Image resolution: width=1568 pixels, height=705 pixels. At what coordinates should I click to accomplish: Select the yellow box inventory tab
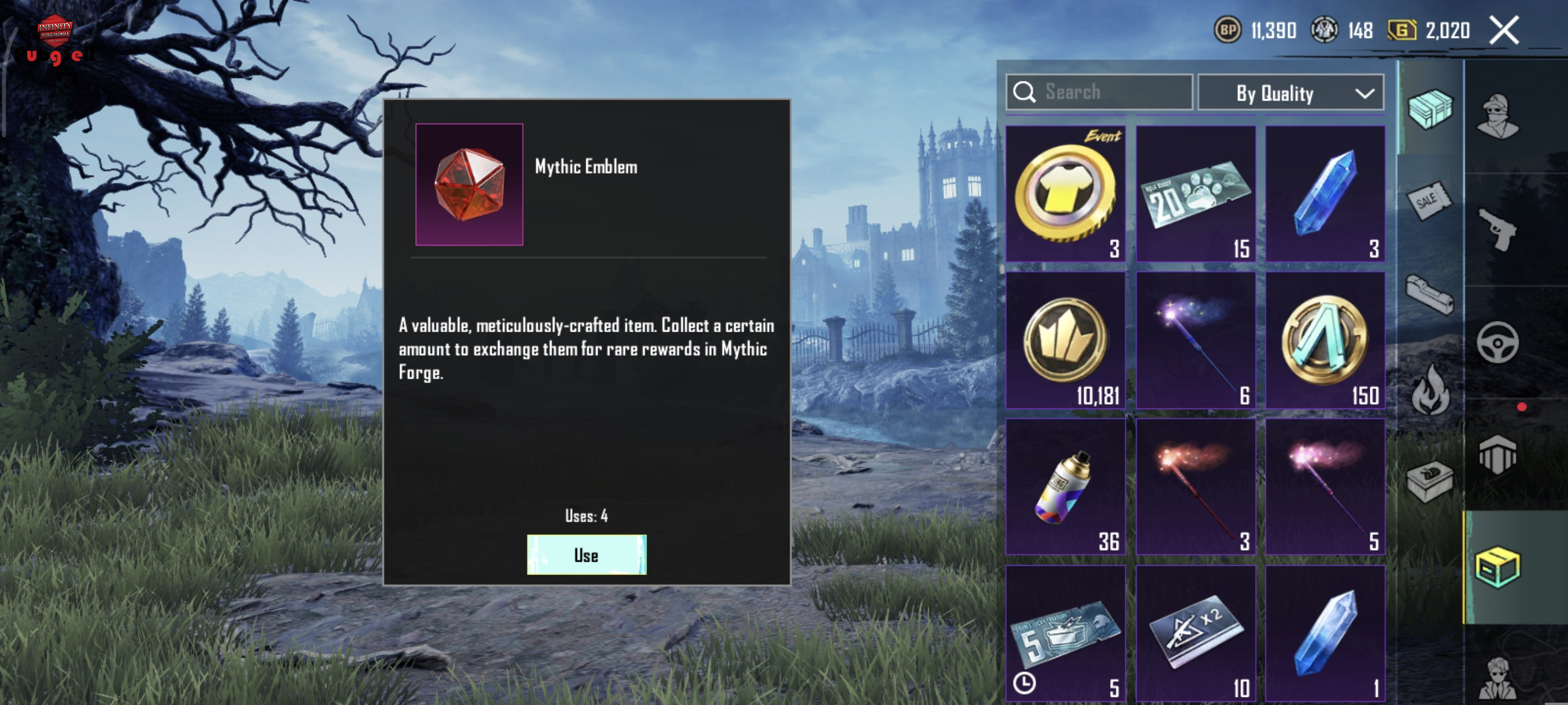(x=1498, y=567)
